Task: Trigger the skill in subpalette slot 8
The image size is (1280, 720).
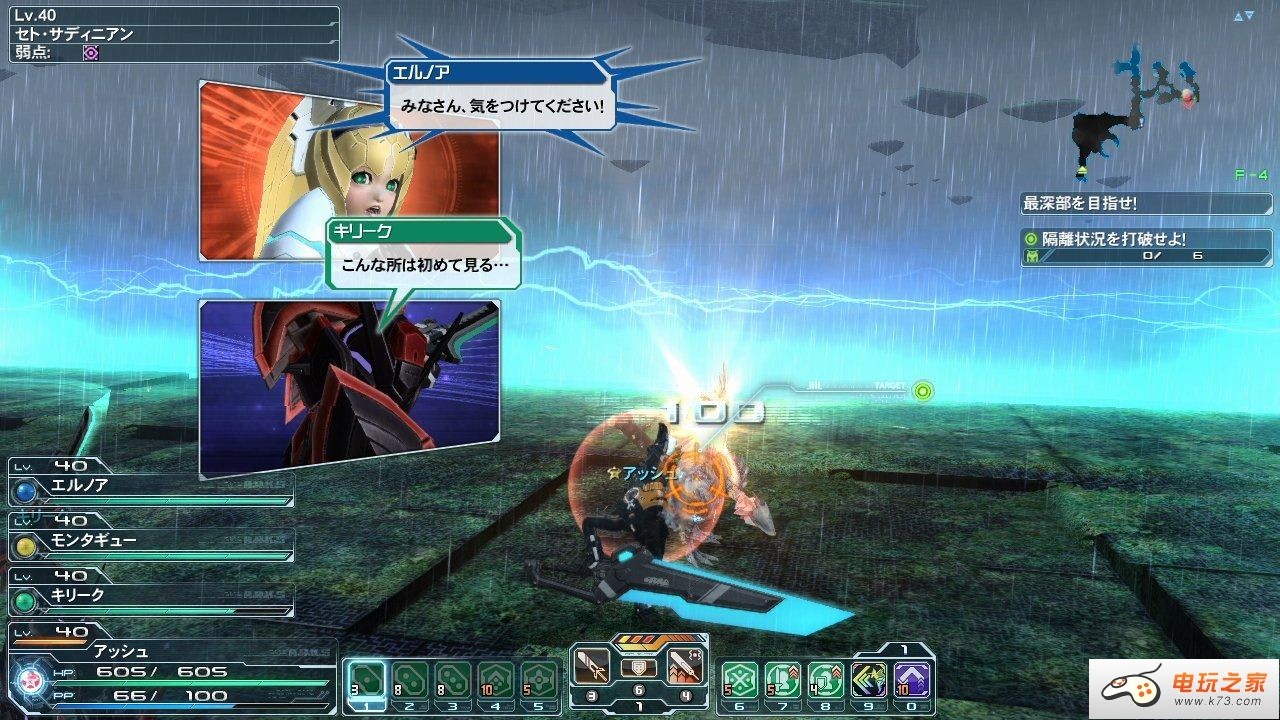Action: [x=825, y=681]
